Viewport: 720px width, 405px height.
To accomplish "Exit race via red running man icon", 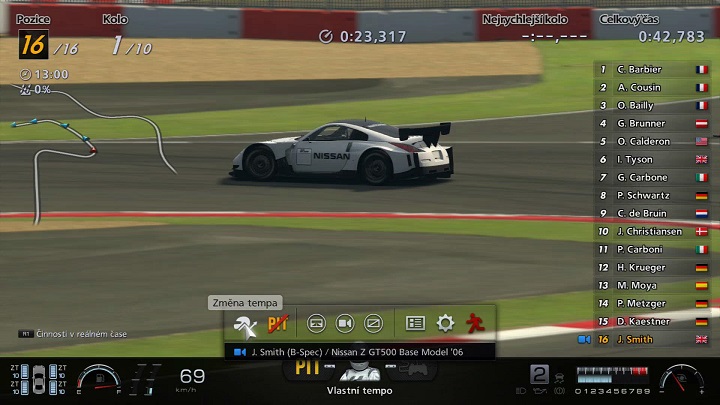I will pyautogui.click(x=475, y=323).
